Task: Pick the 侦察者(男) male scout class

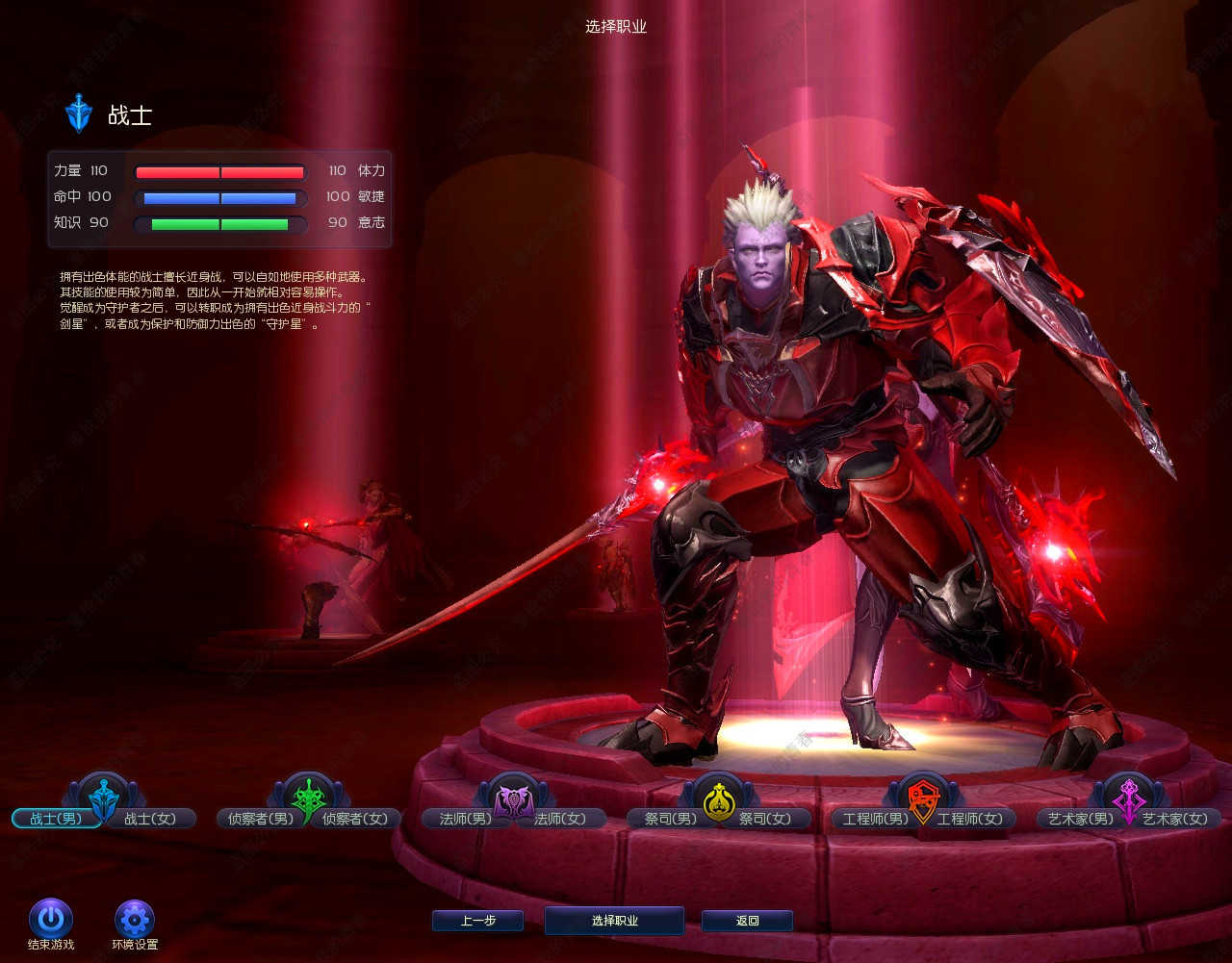Action: (x=255, y=819)
